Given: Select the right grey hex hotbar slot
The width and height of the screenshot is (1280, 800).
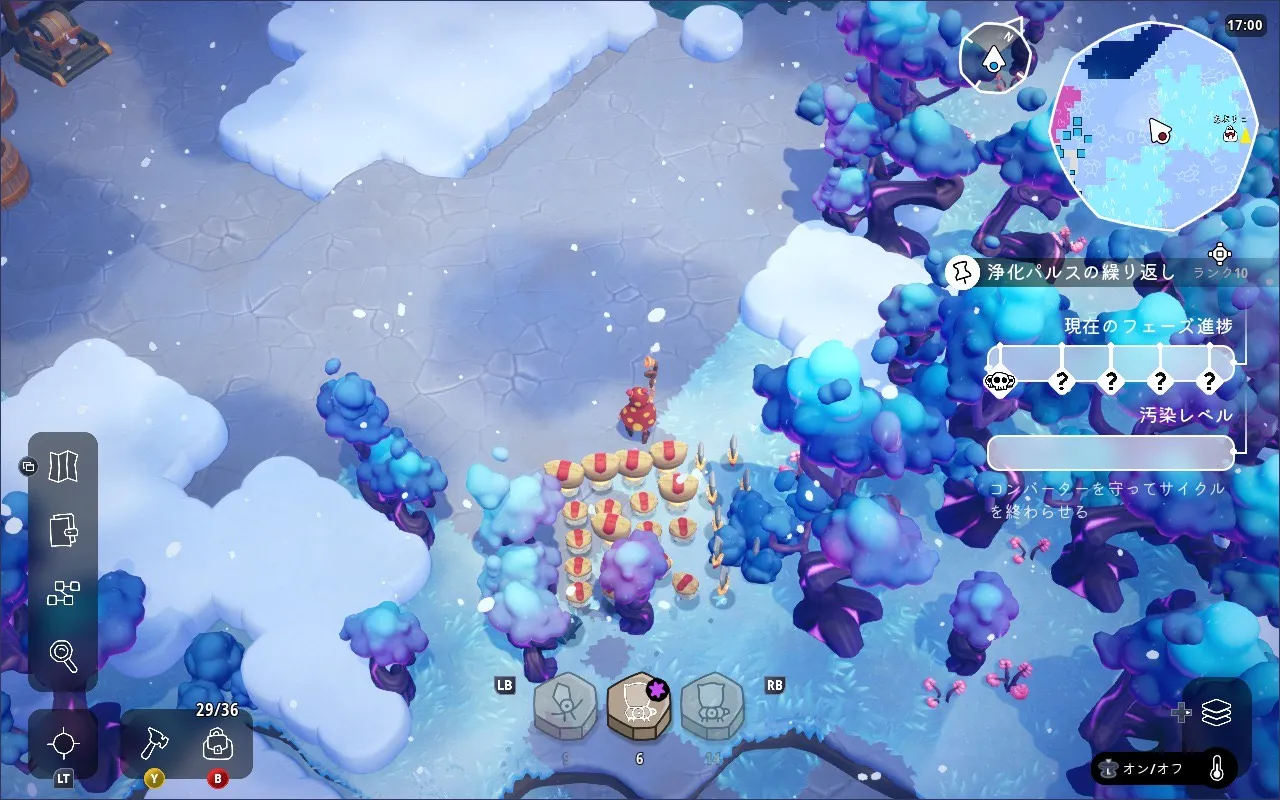Looking at the screenshot, I should pos(712,706).
